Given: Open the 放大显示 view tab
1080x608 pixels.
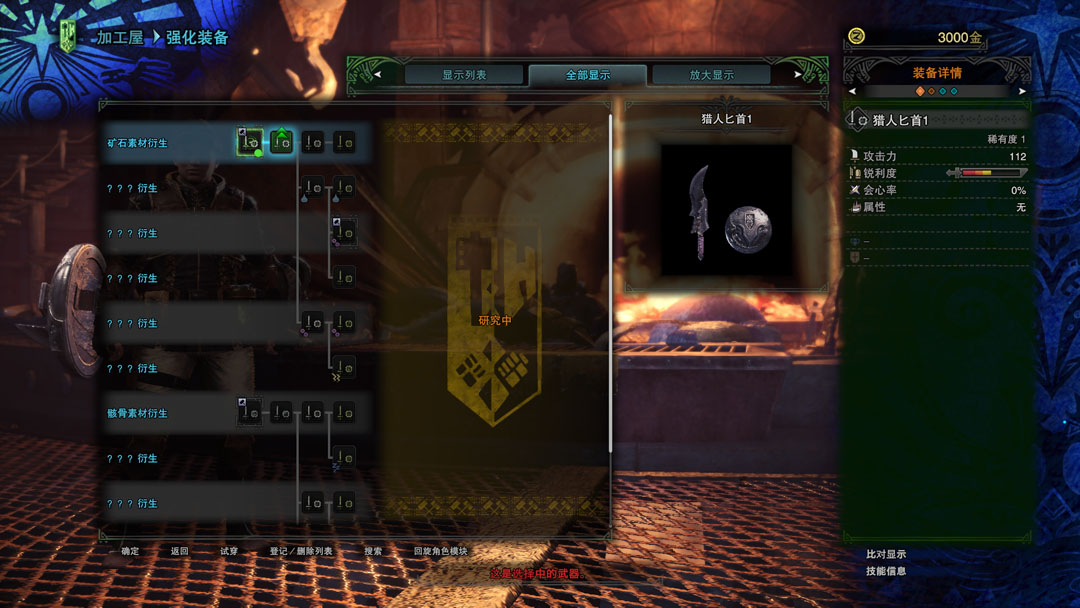Looking at the screenshot, I should 711,75.
